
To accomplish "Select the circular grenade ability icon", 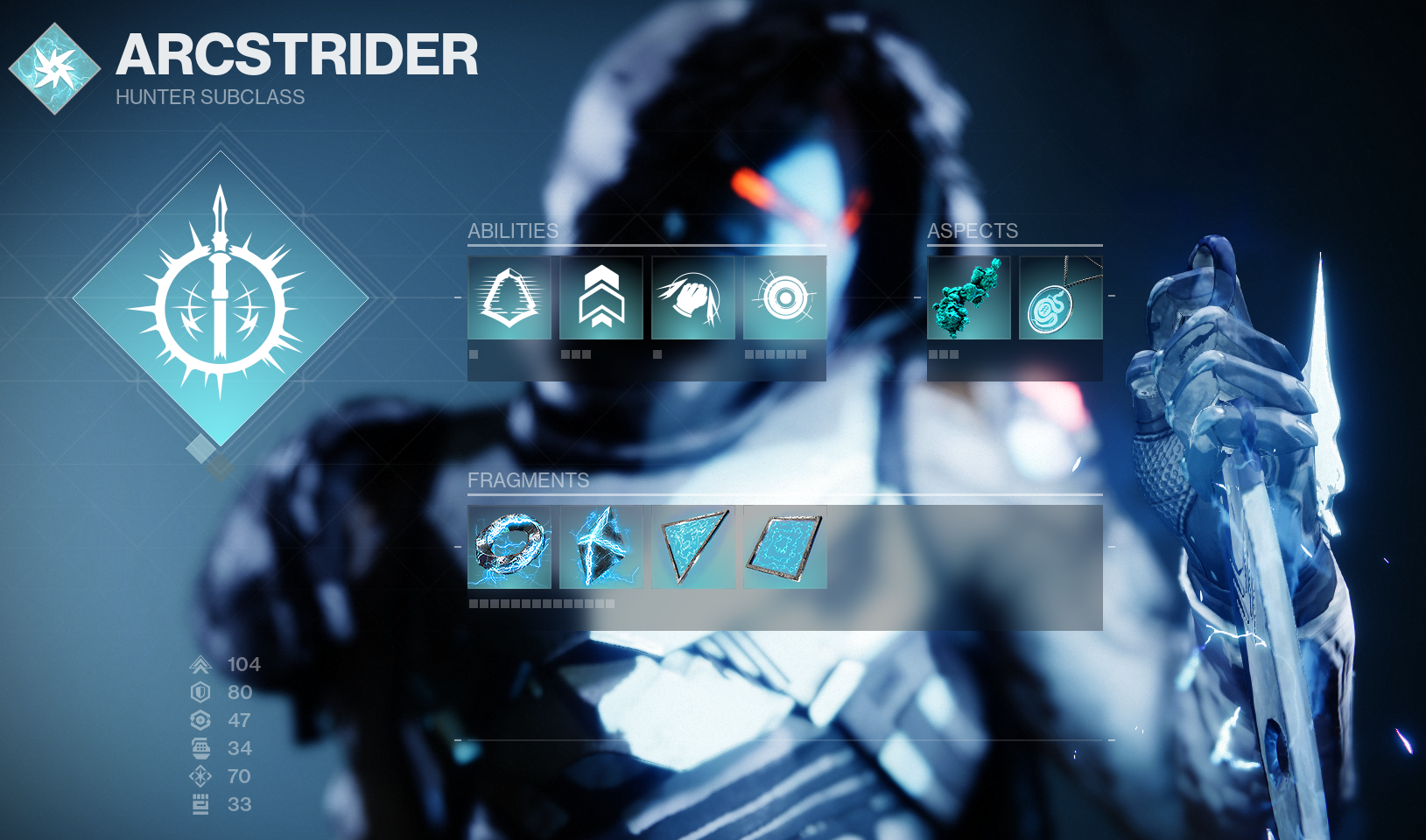I will pos(784,297).
